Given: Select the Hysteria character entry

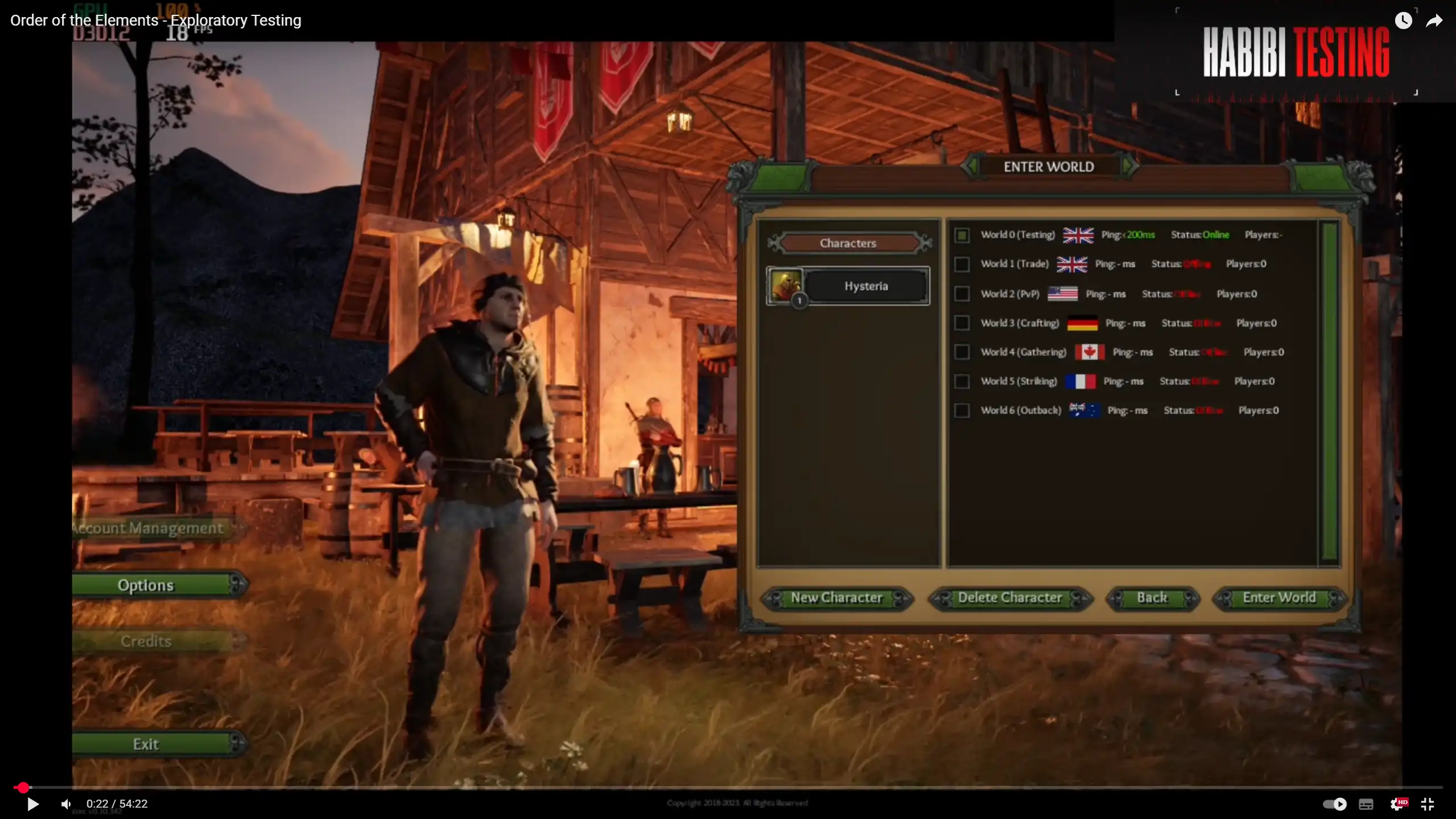Looking at the screenshot, I should click(865, 286).
